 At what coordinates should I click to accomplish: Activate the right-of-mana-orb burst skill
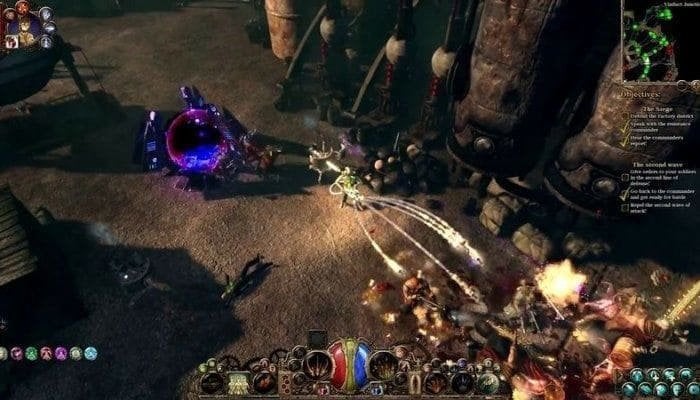[383, 366]
